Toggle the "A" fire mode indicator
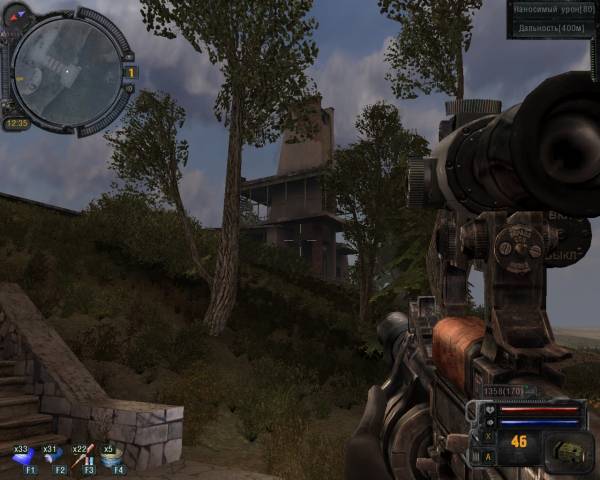The height and width of the screenshot is (480, 600). pos(488,456)
